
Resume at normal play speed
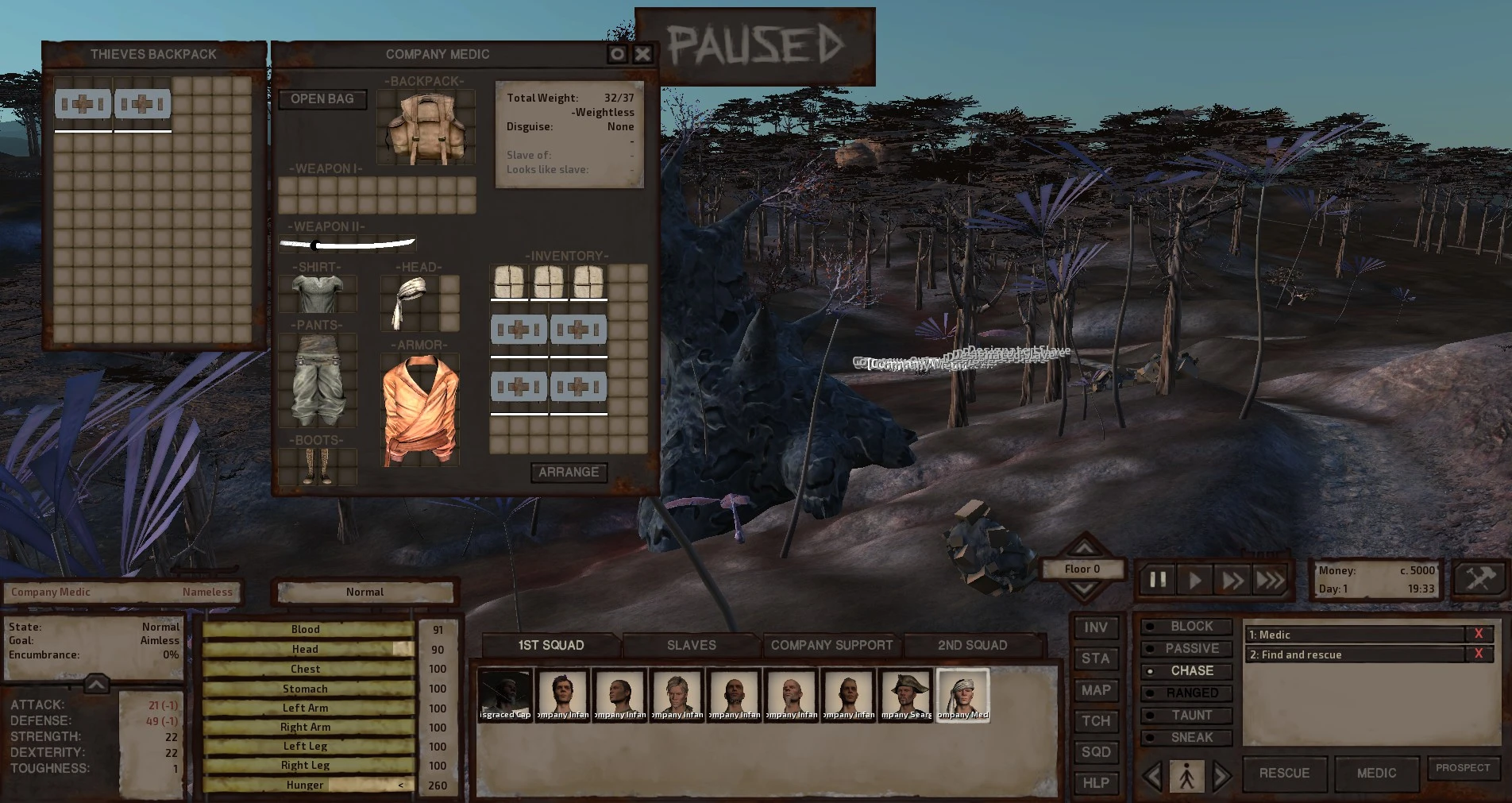click(1195, 580)
